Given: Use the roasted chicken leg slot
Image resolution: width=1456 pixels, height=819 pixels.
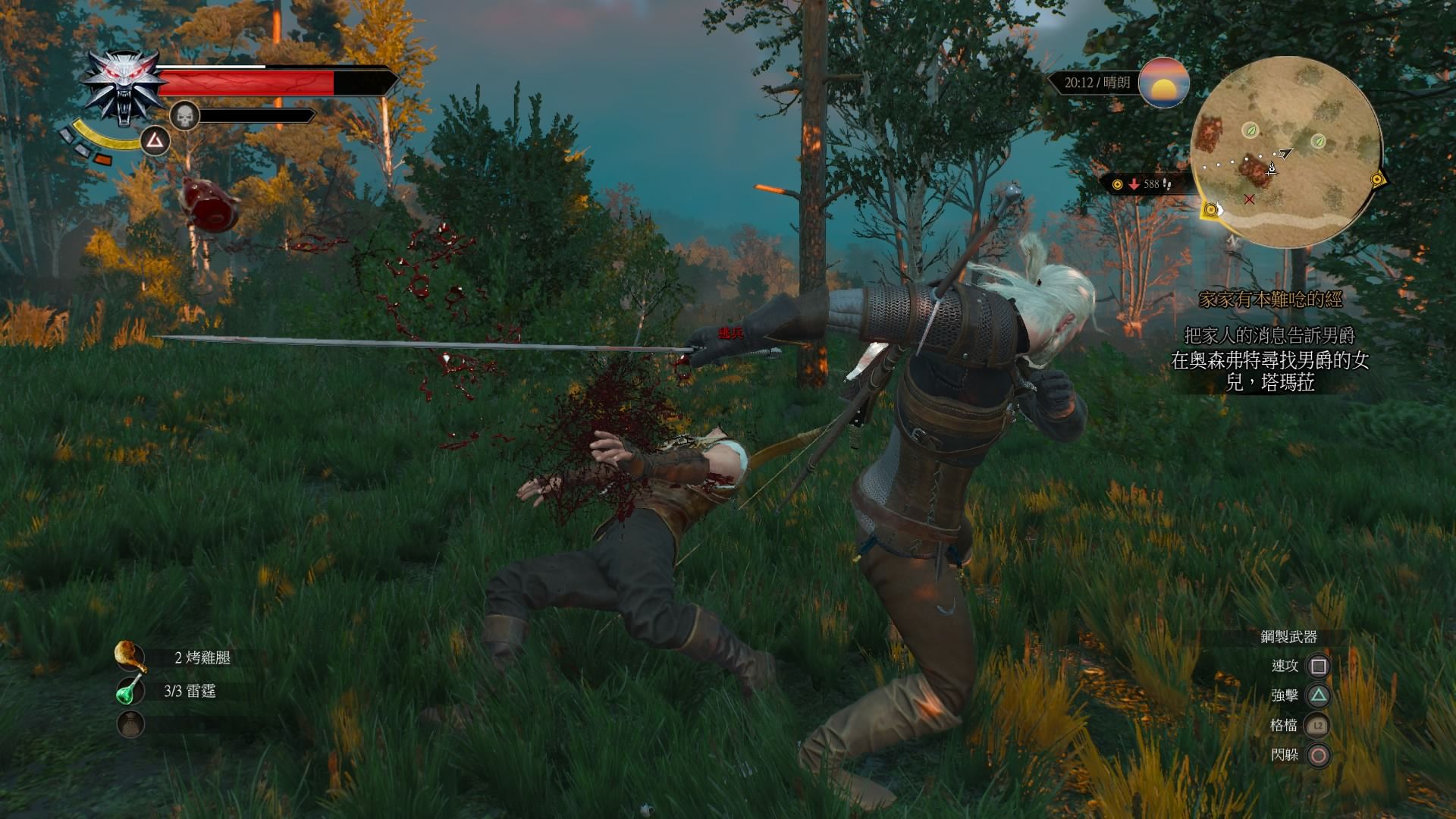Looking at the screenshot, I should 130,657.
